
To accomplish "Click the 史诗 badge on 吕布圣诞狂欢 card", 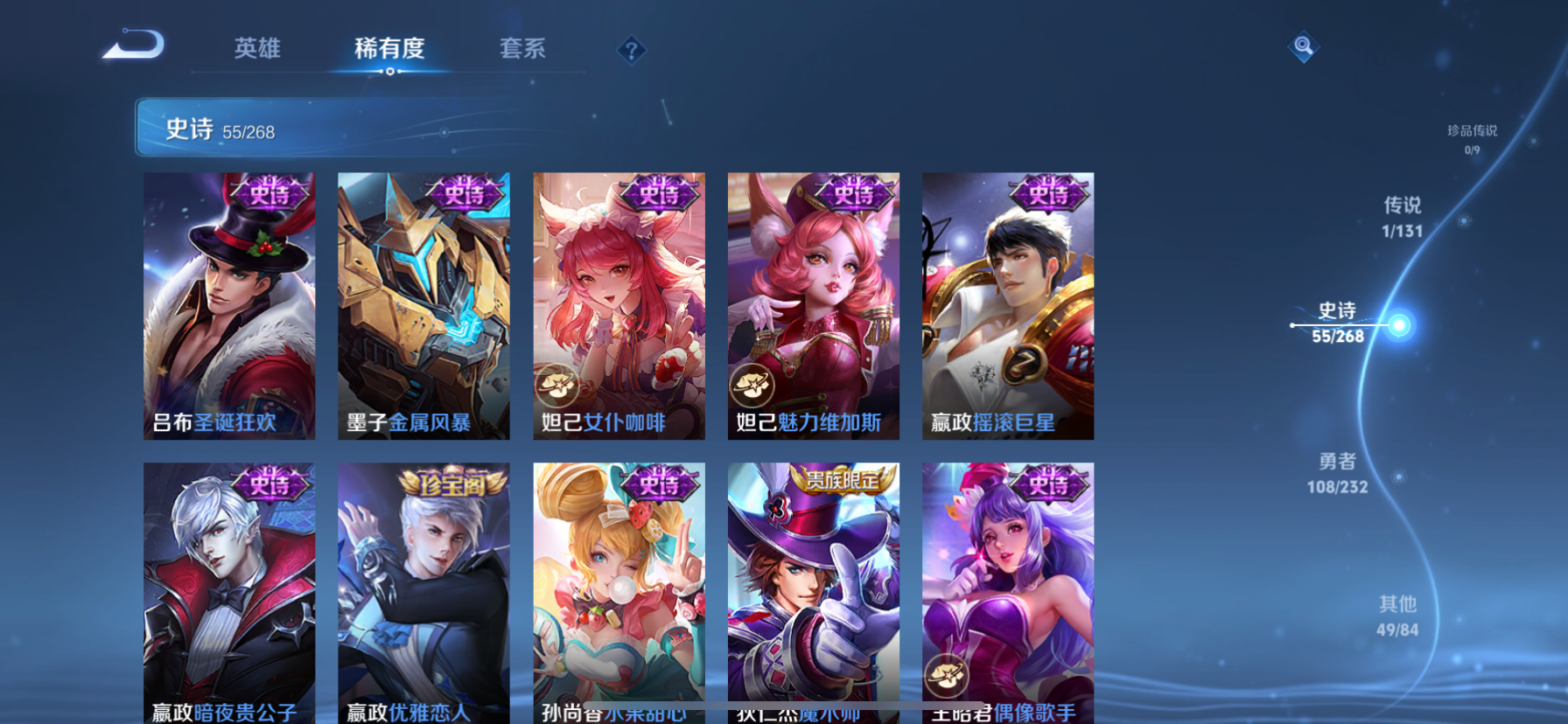I will point(269,193).
